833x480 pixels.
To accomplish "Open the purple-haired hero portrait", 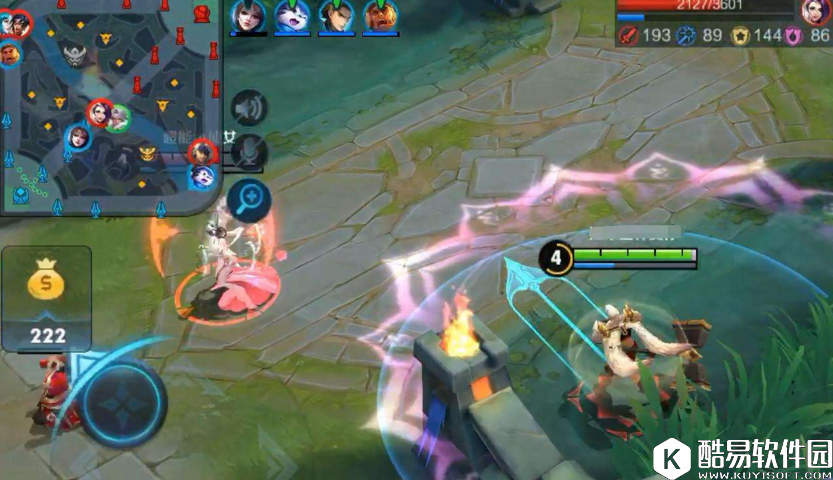I will click(x=815, y=12).
